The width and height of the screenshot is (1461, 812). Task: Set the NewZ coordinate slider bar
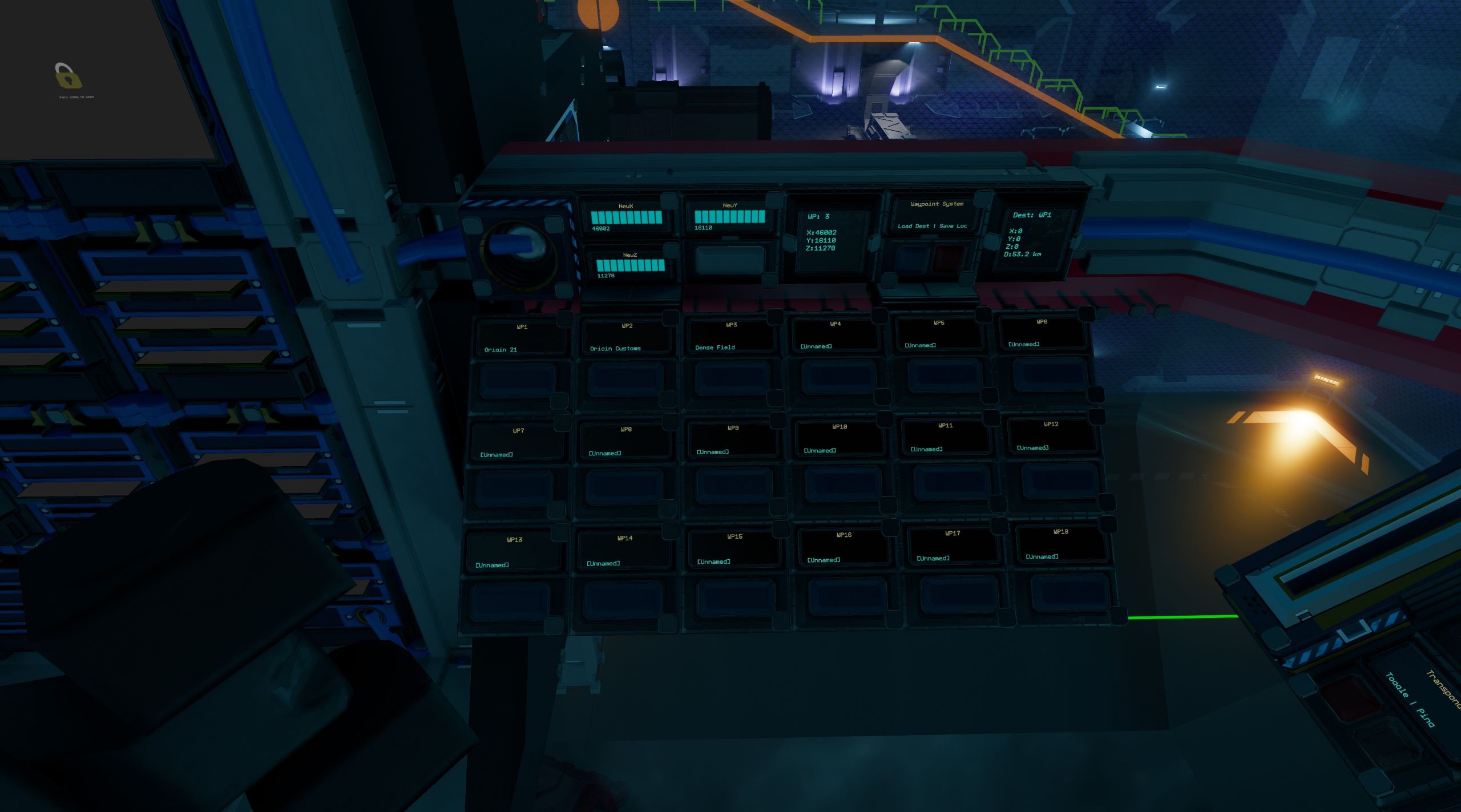tap(630, 265)
